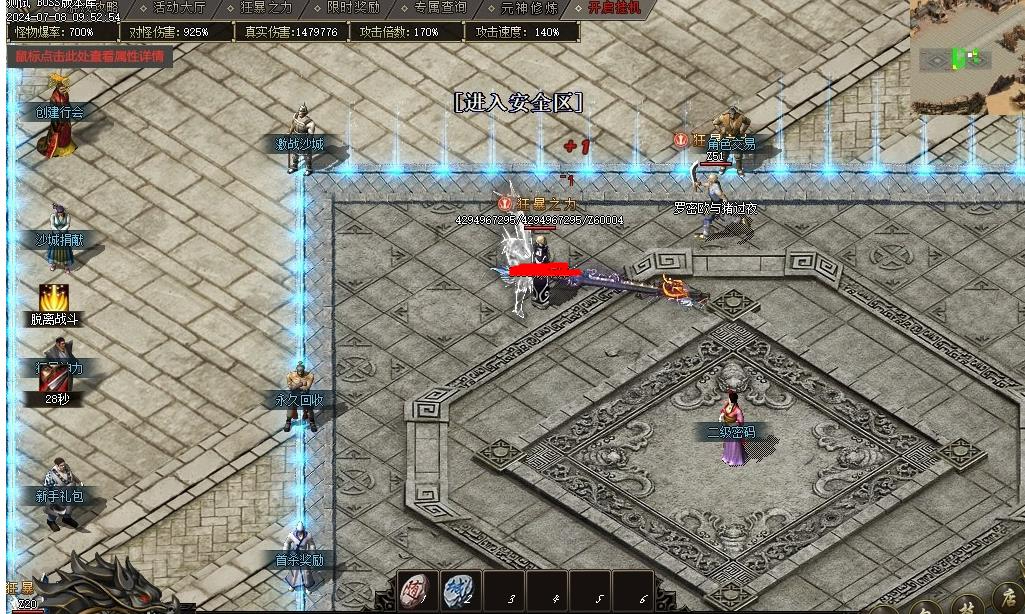Select the 专属查询 tab
This screenshot has width=1025, height=614.
tap(440, 8)
